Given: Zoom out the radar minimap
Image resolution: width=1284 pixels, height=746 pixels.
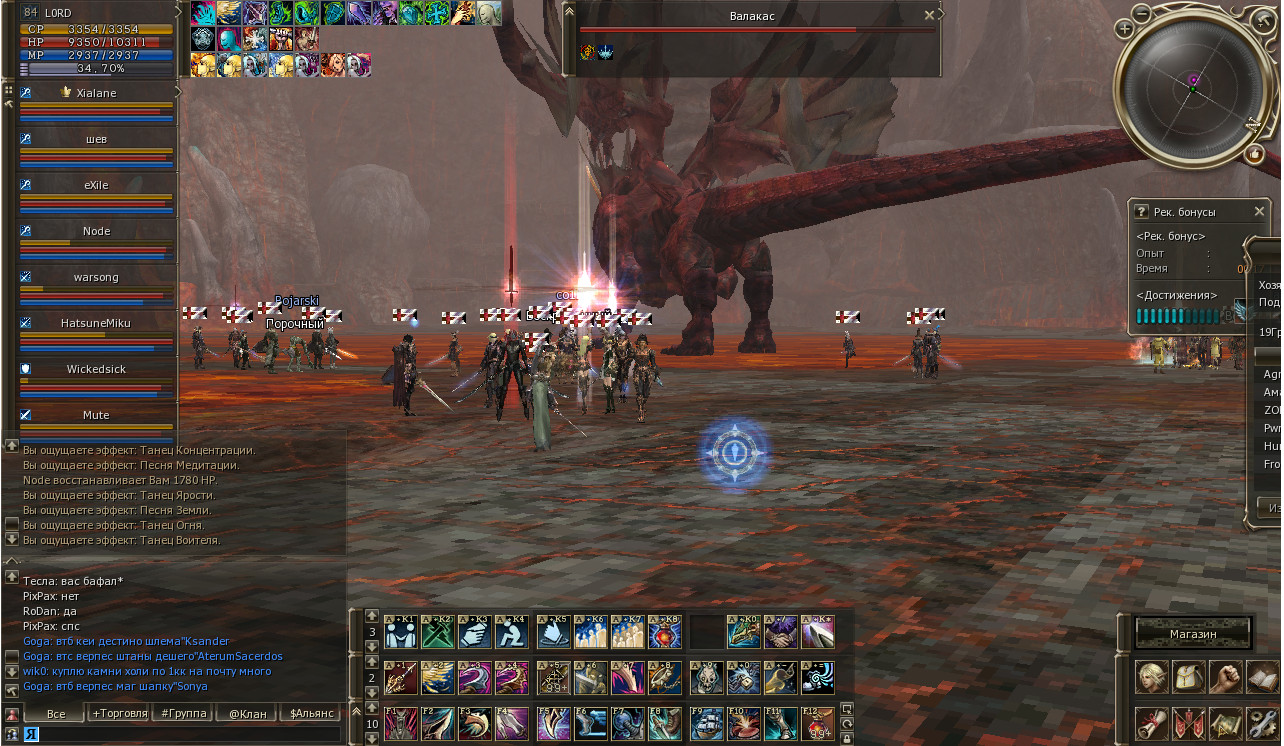Looking at the screenshot, I should point(1142,14).
